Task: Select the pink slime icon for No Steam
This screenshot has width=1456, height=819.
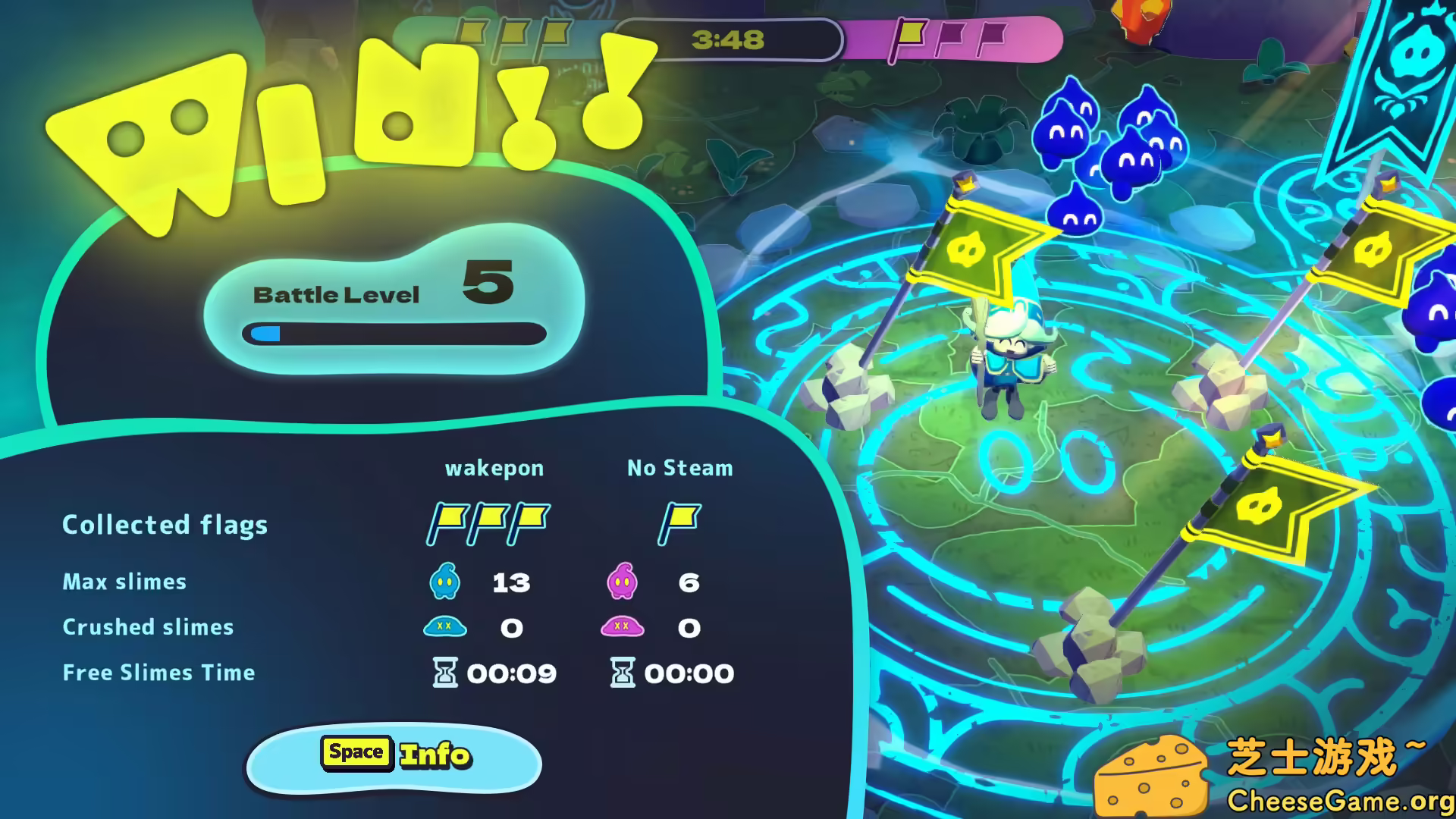Action: [x=622, y=582]
